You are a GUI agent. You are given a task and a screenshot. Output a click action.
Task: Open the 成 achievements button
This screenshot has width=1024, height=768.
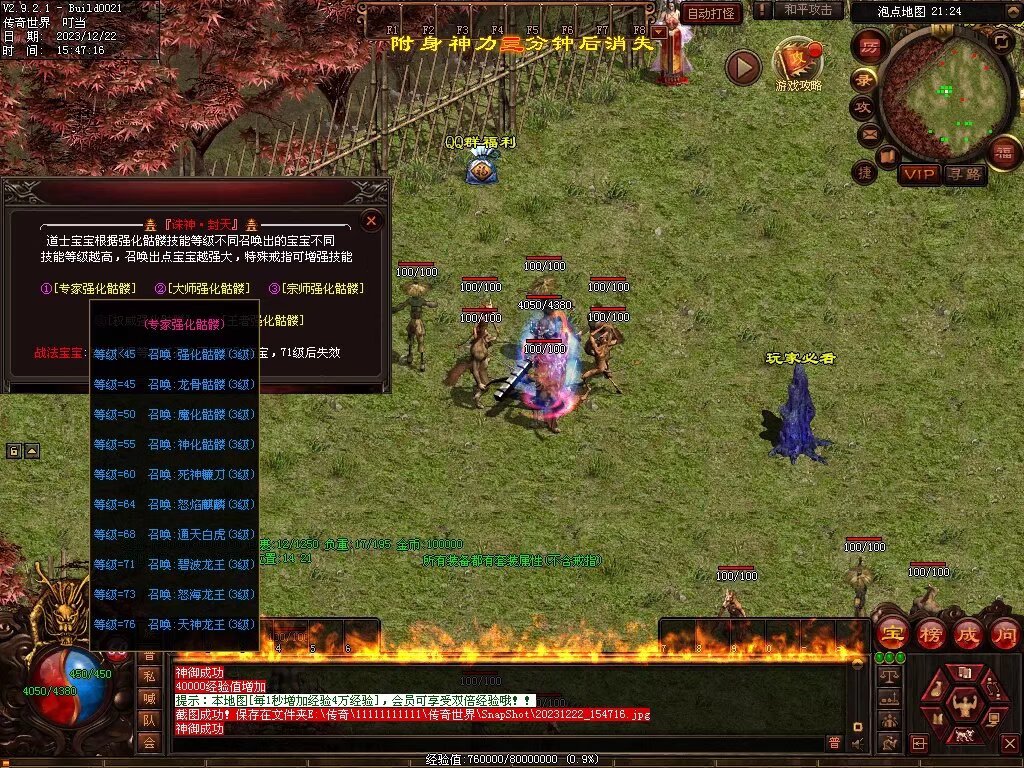tap(967, 634)
